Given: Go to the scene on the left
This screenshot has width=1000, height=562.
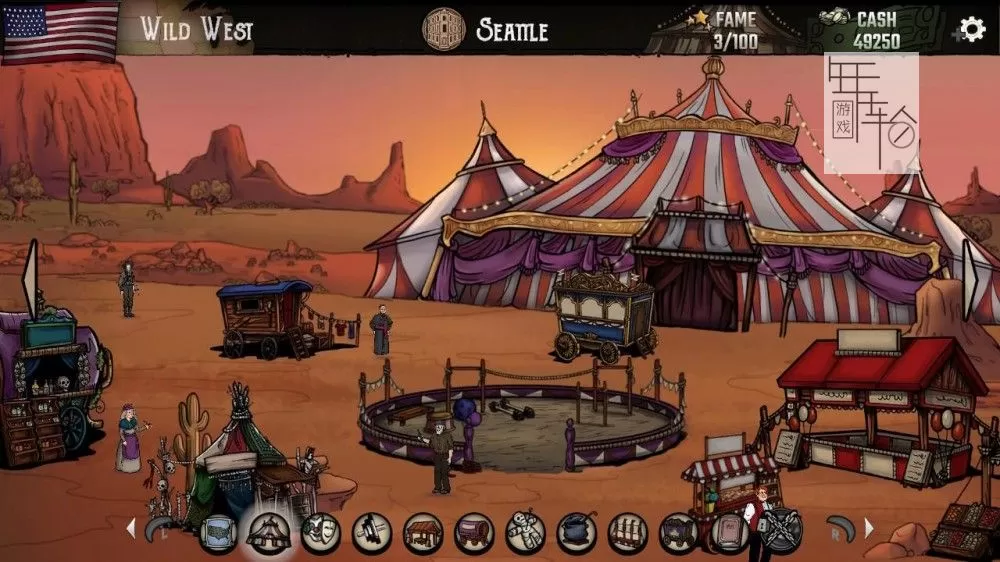Looking at the screenshot, I should (x=29, y=279).
